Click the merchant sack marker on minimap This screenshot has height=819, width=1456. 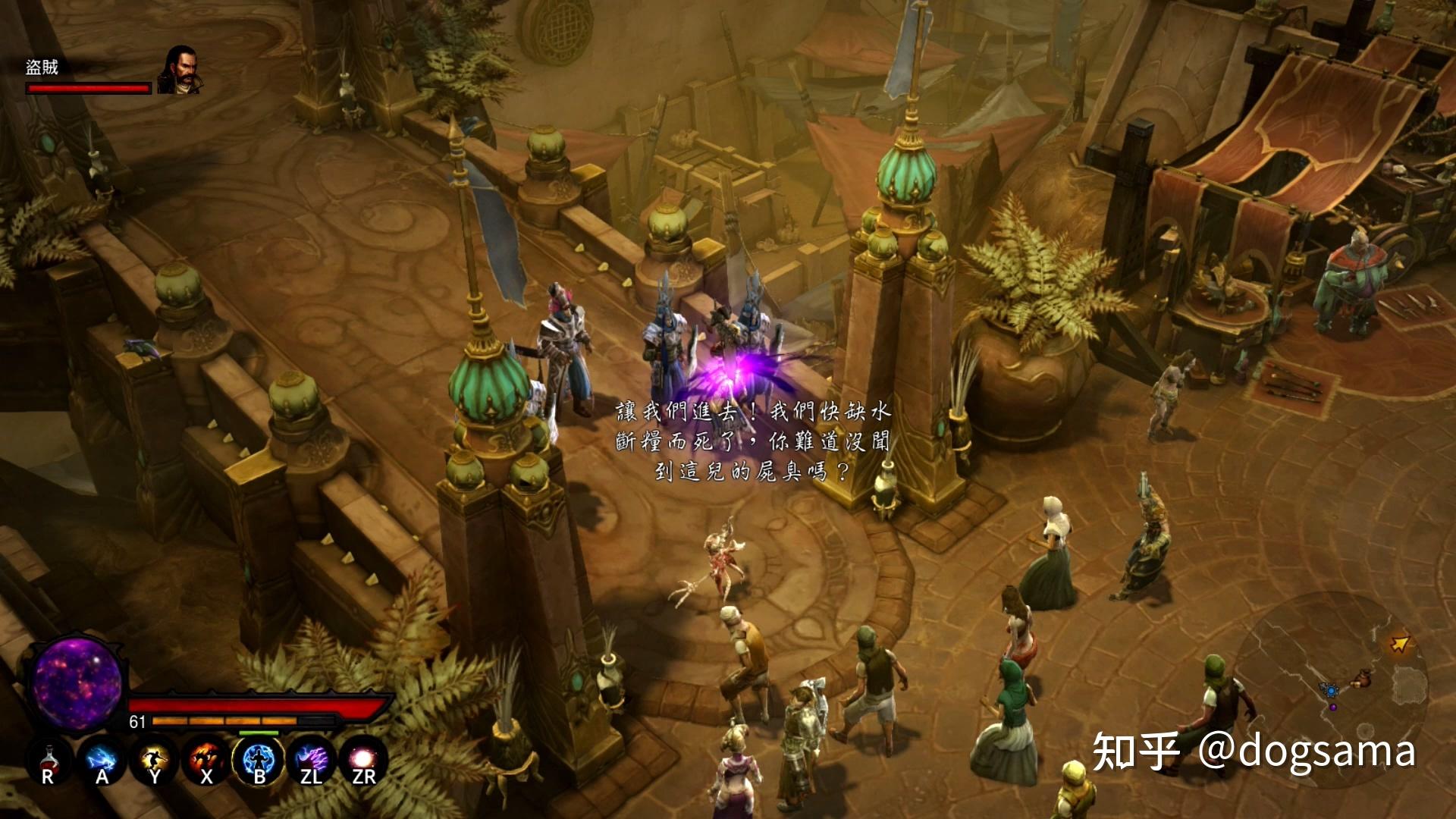(1363, 676)
